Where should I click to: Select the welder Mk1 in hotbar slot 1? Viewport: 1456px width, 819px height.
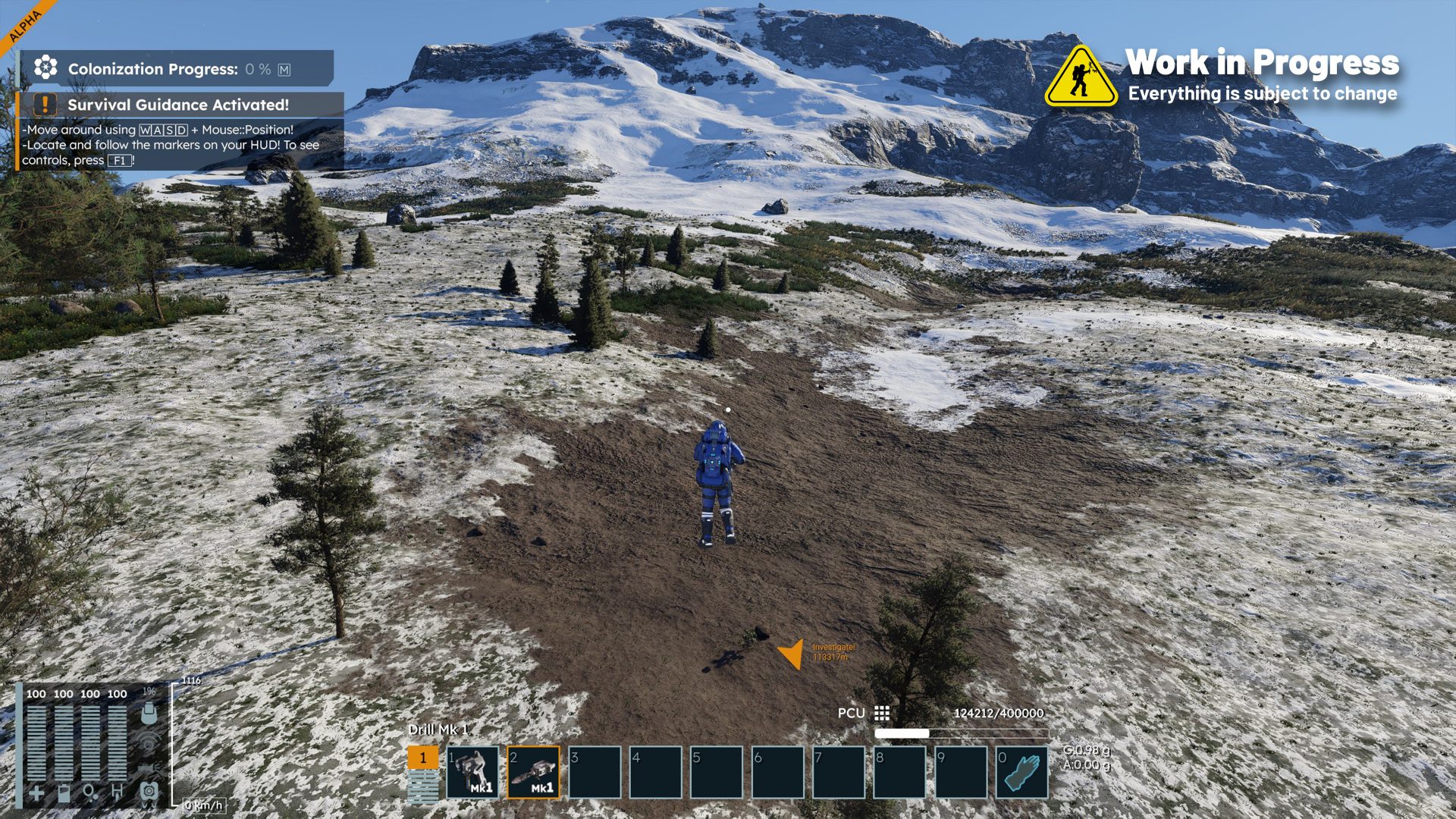pyautogui.click(x=472, y=772)
